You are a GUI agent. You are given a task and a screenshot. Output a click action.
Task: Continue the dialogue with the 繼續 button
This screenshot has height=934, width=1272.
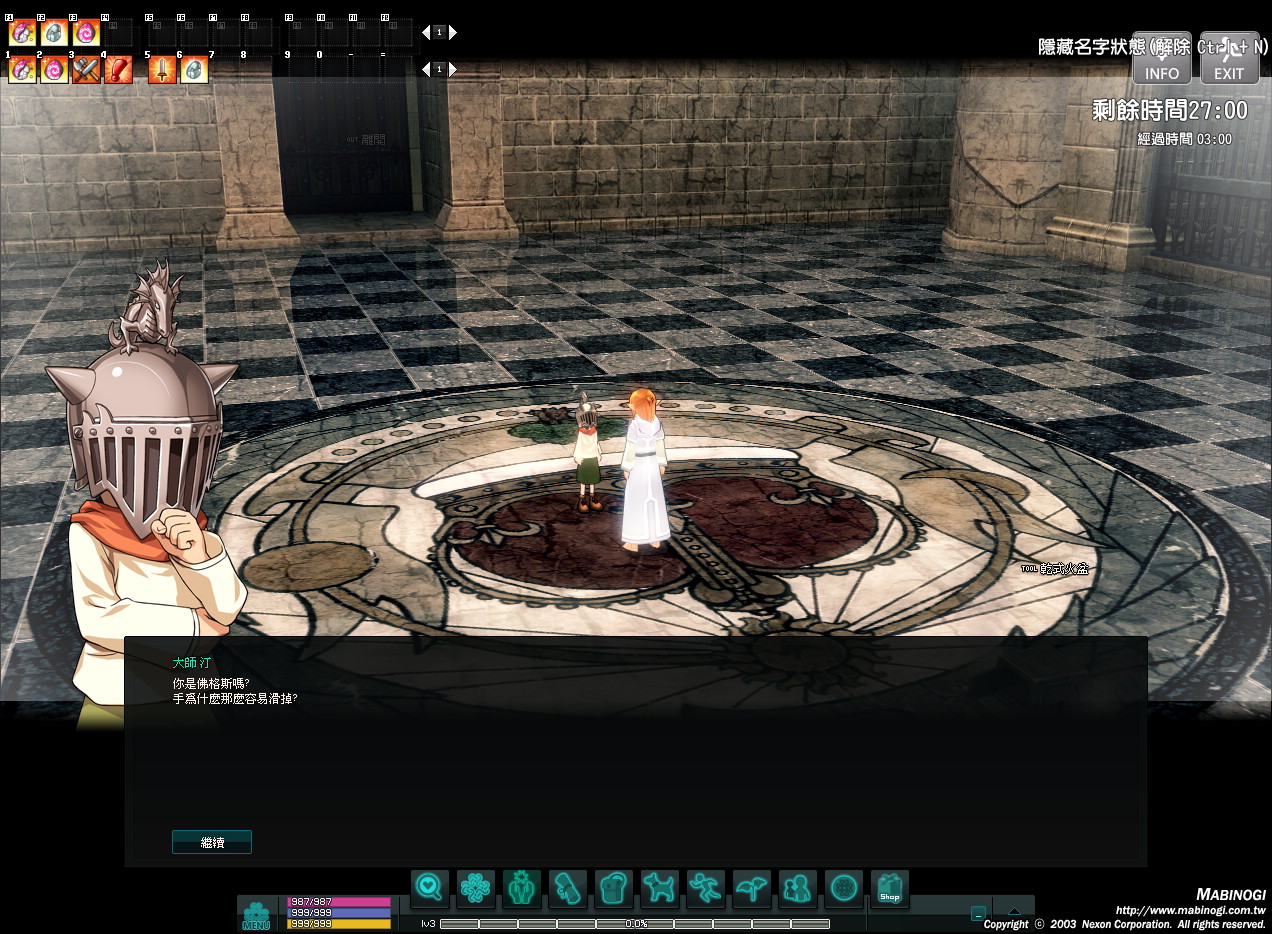[212, 842]
